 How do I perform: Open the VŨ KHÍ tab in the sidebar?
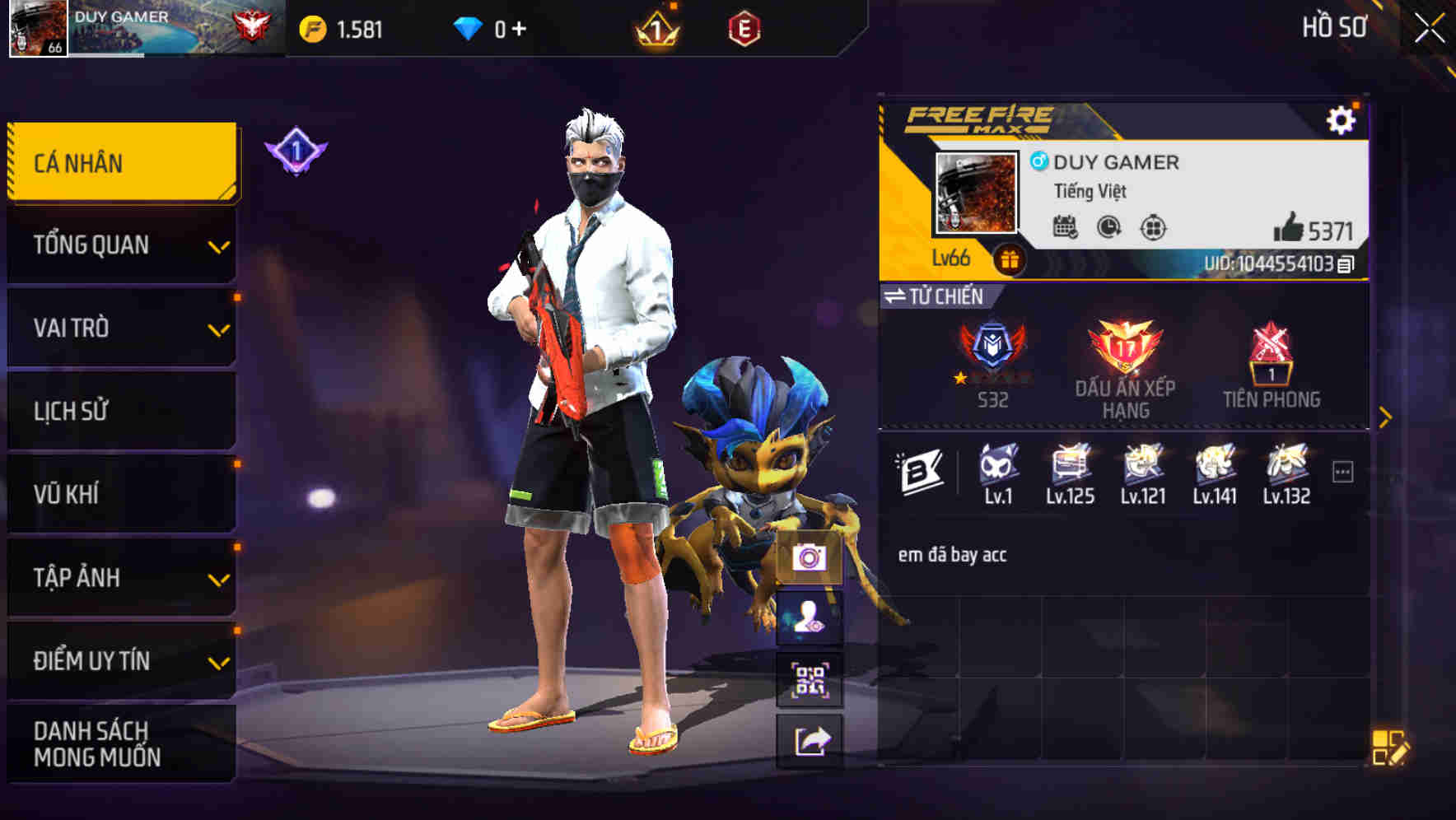(120, 493)
